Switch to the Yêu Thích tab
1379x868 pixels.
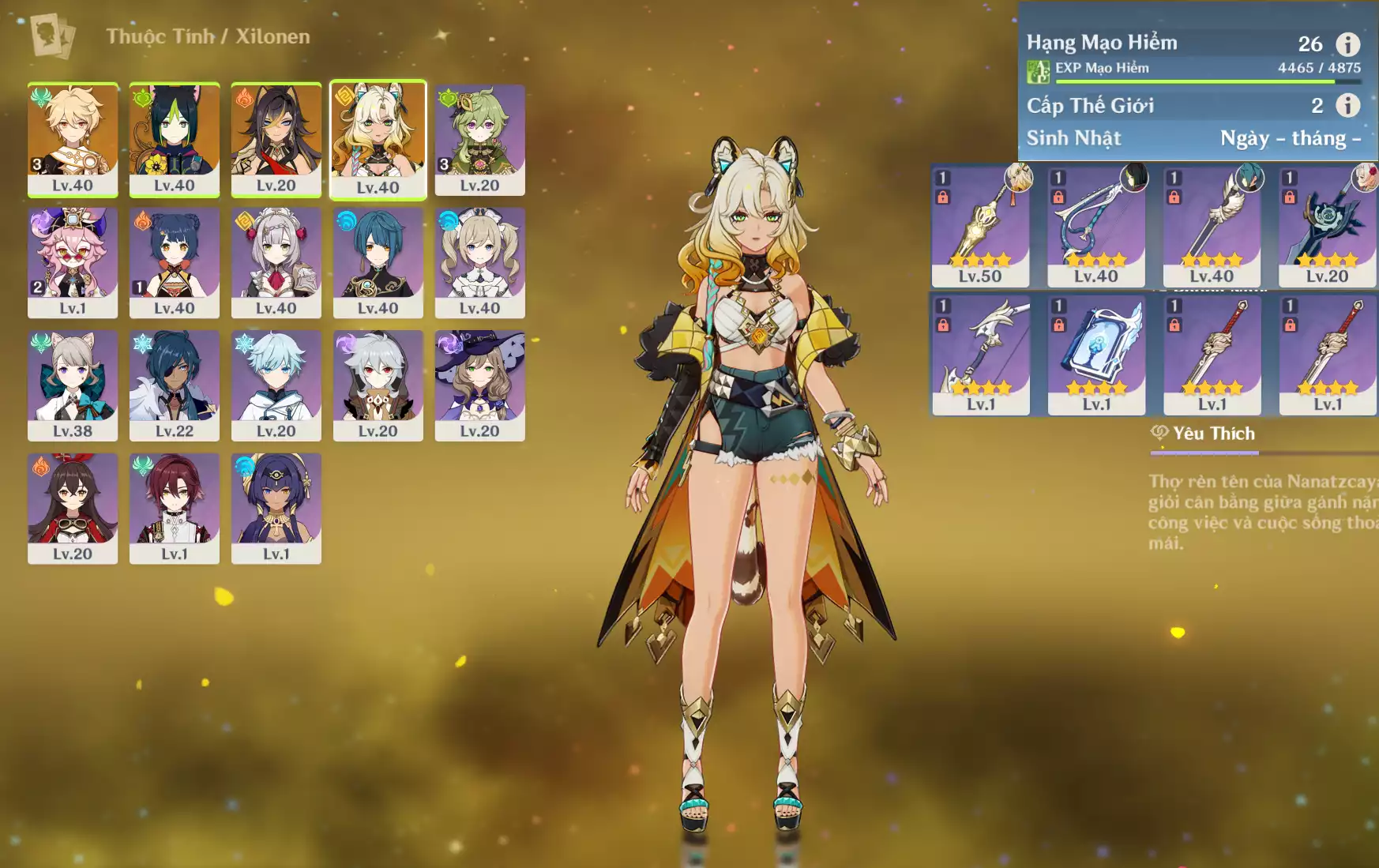[1204, 434]
